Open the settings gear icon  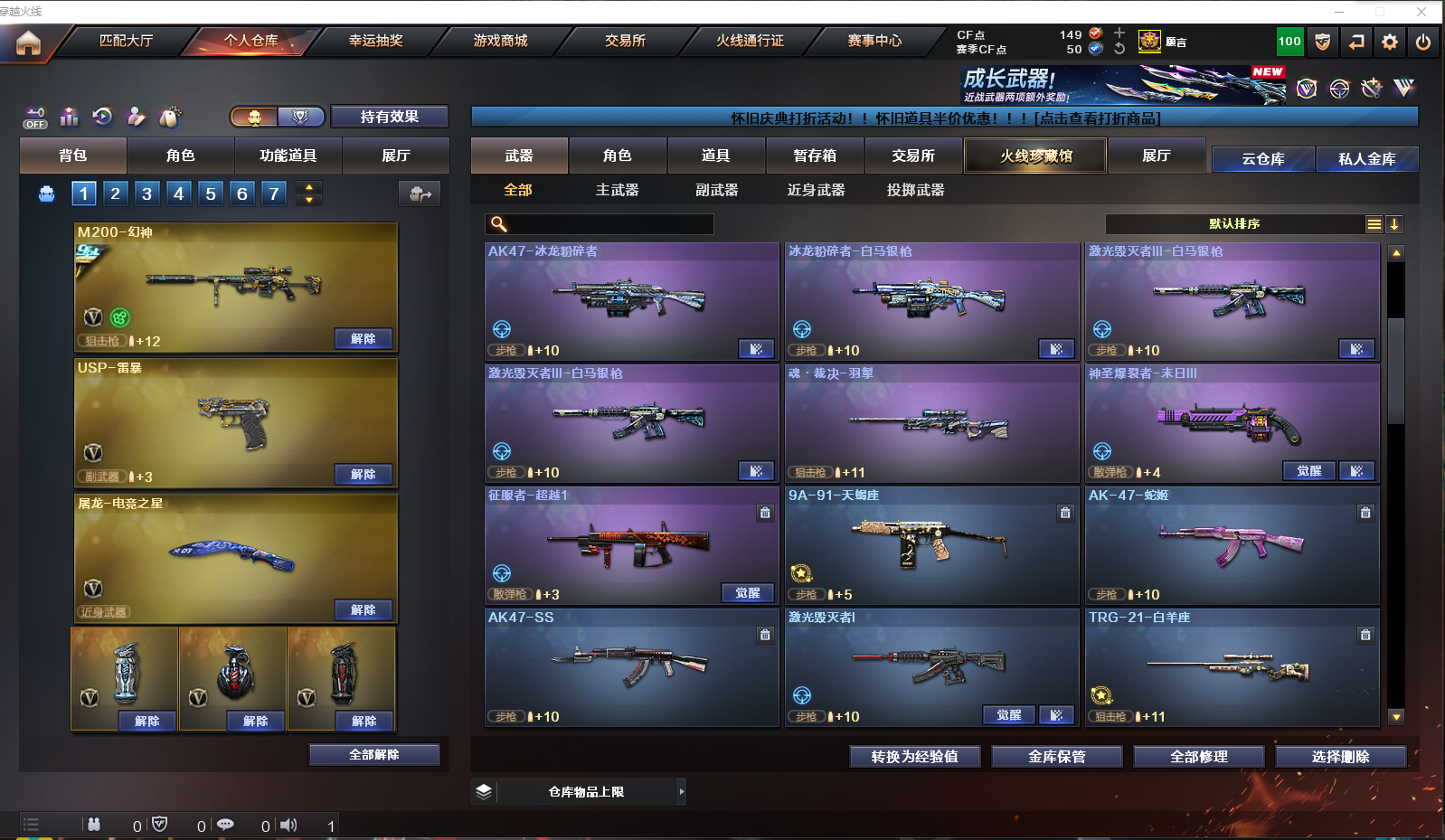pyautogui.click(x=1390, y=42)
